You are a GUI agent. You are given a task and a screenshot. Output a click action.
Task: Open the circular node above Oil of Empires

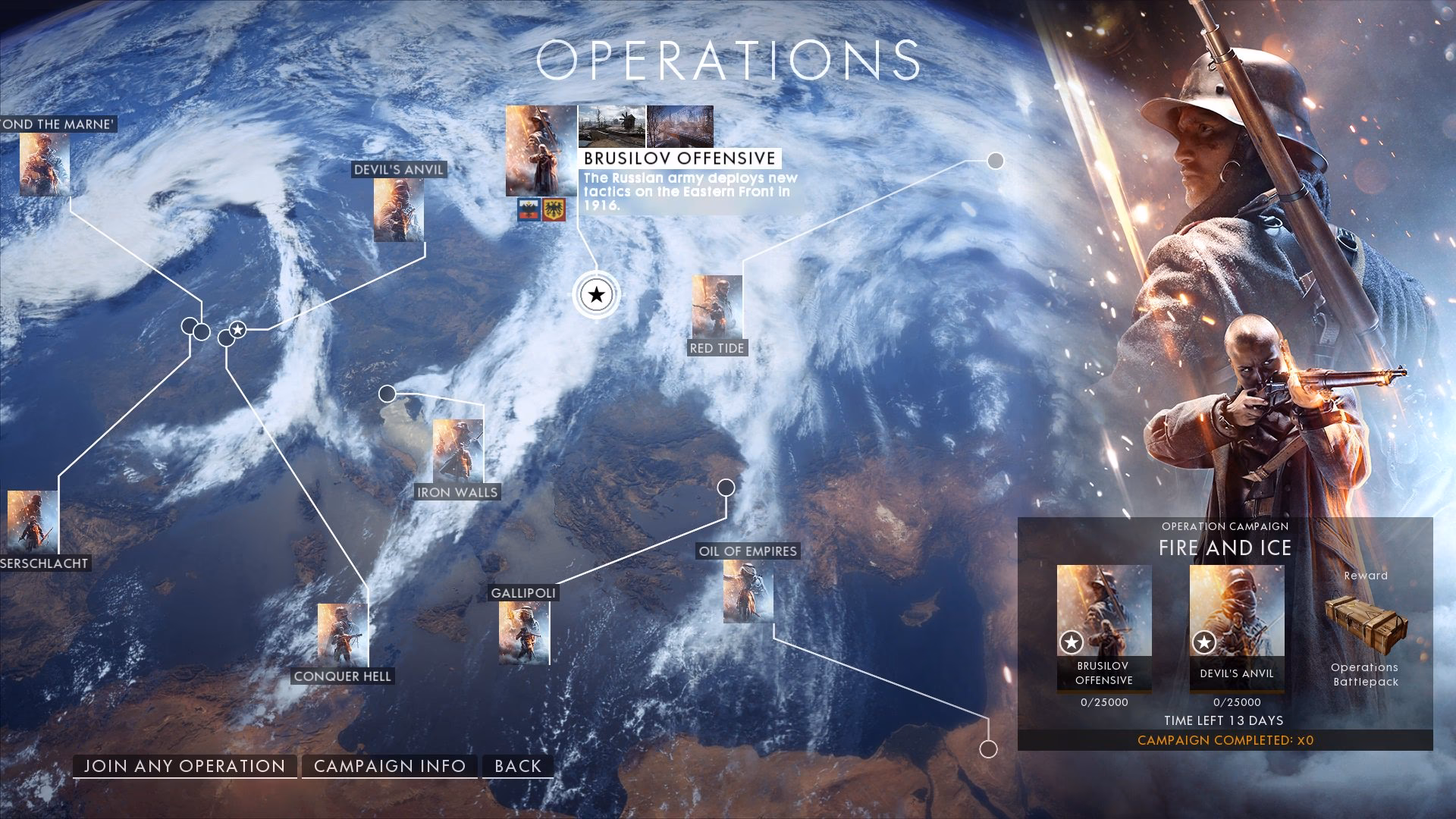click(727, 486)
